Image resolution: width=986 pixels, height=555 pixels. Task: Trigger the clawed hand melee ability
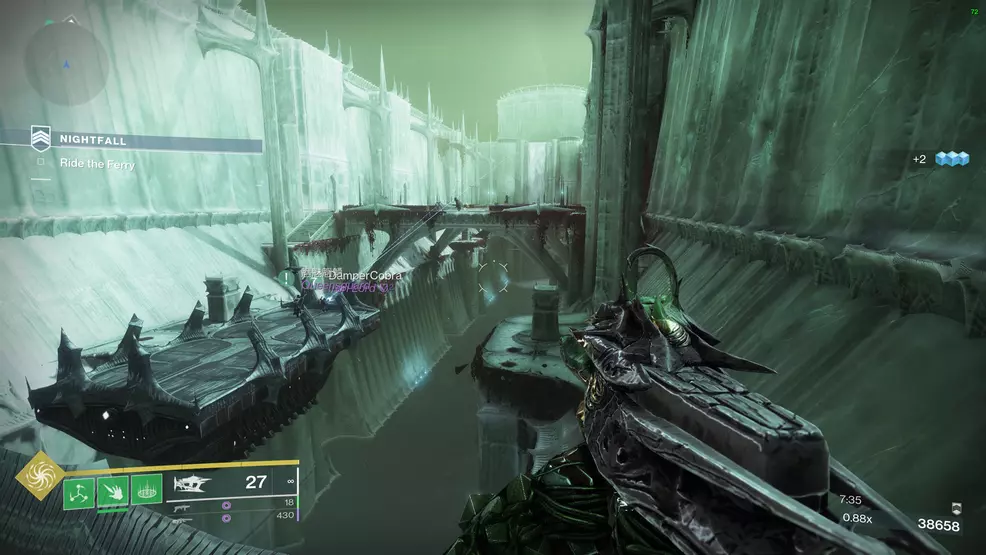point(112,492)
